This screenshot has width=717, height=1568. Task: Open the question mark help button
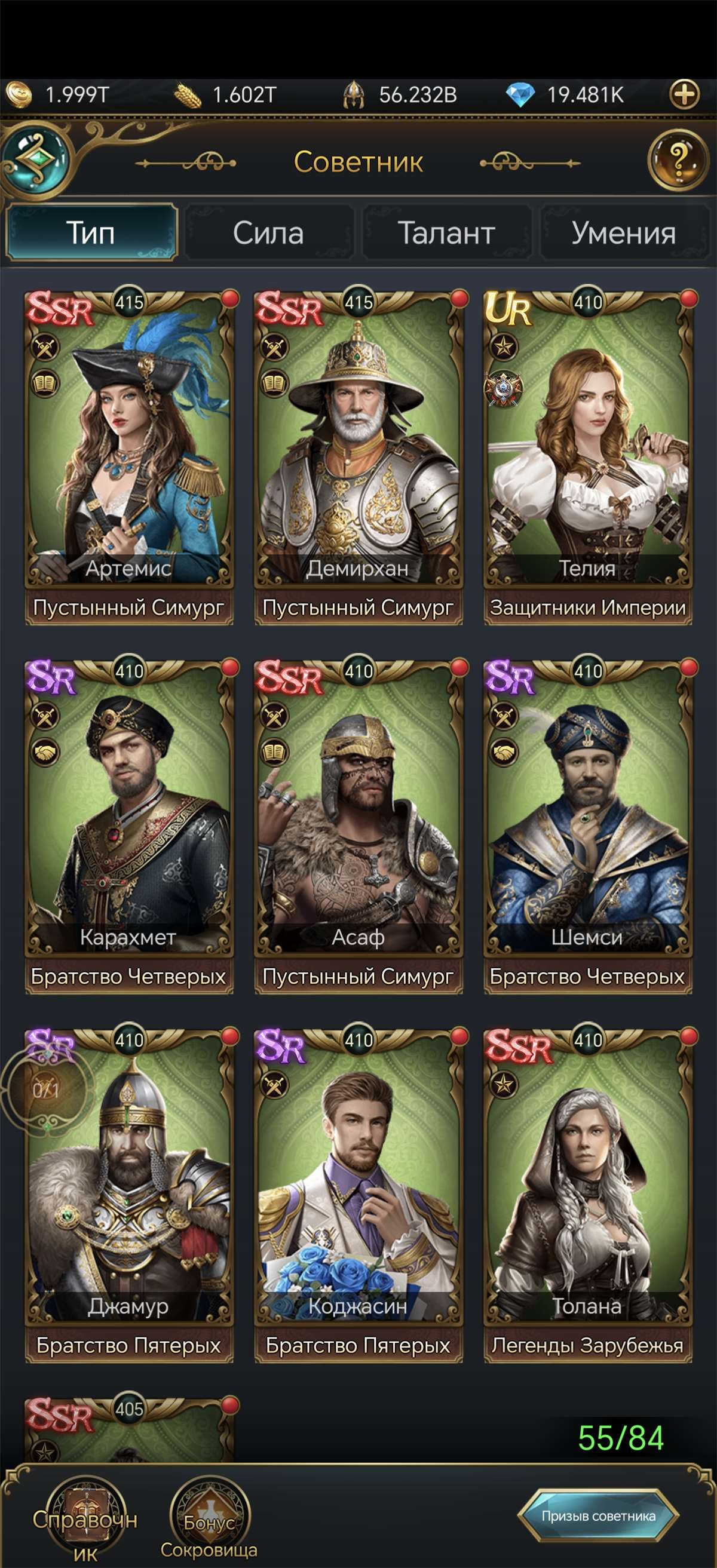point(678,160)
